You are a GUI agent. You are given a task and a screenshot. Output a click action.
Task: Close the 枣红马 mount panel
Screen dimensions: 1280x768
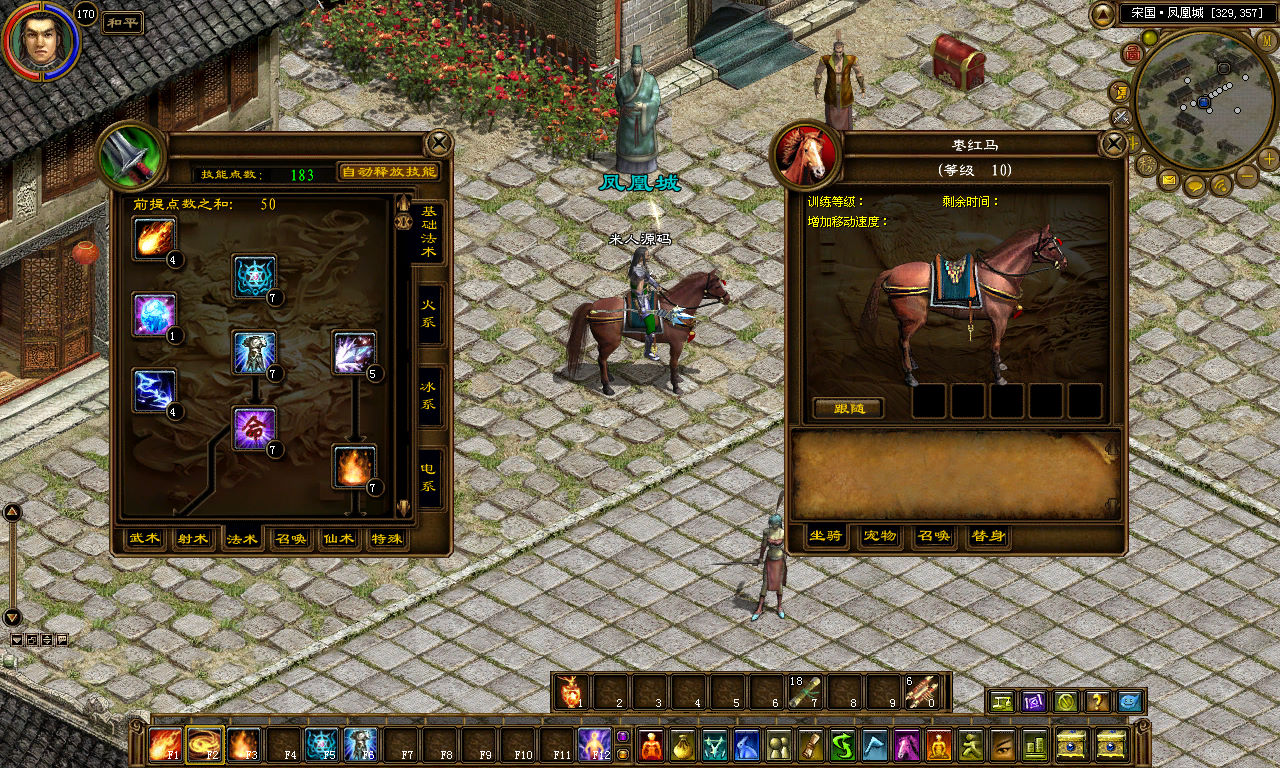coord(1113,144)
